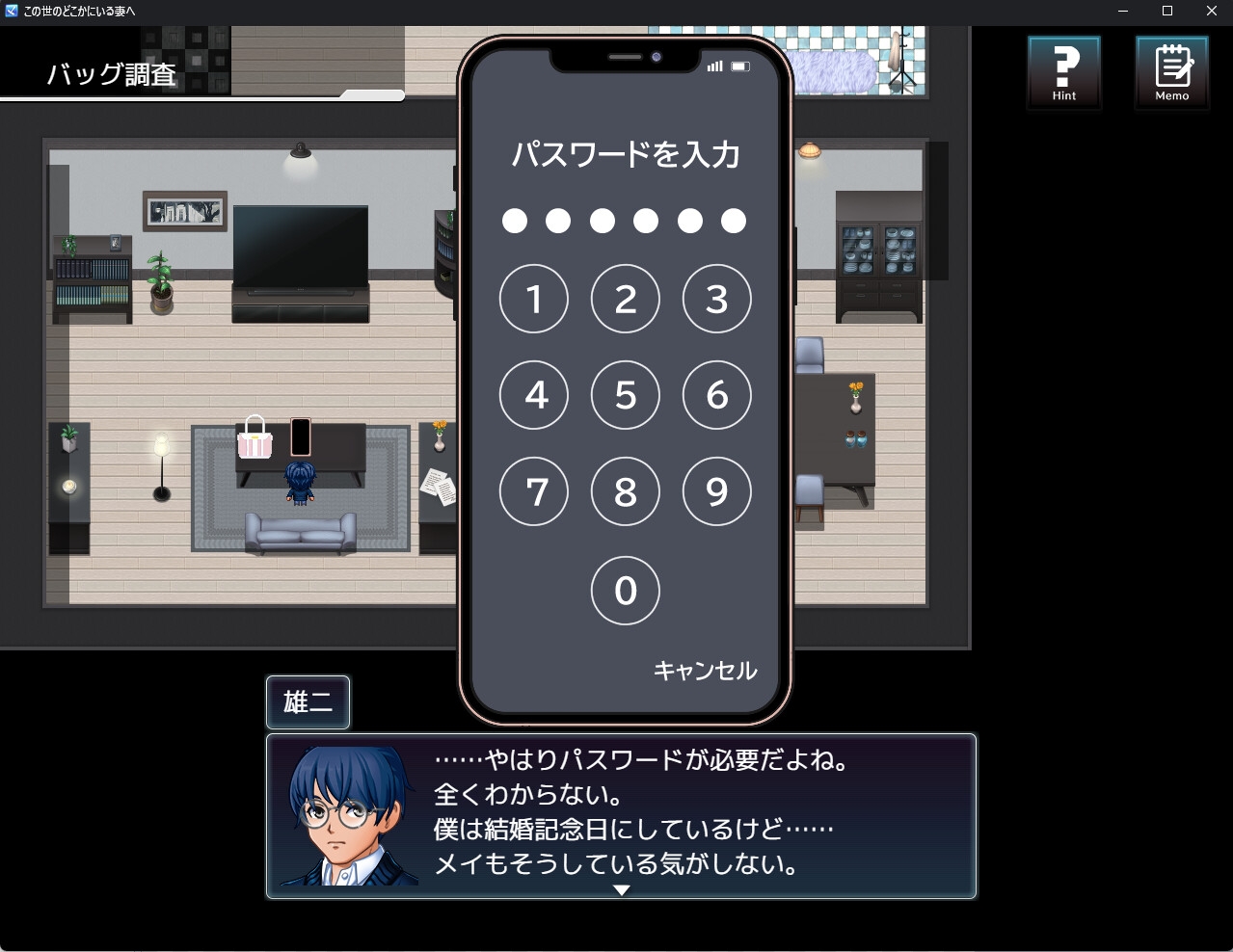Tap the 0 key on the keypad
Viewport: 1233px width, 952px height.
tap(626, 590)
